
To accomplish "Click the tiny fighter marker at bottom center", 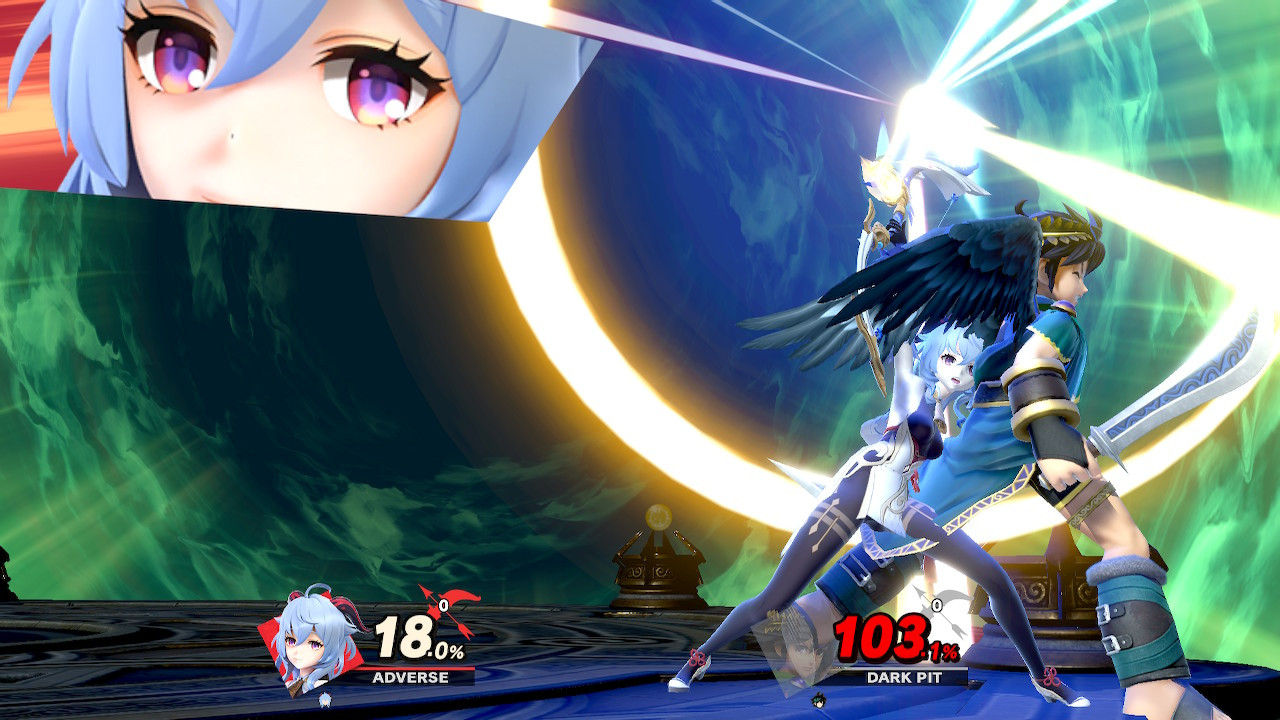I will pyautogui.click(x=818, y=700).
